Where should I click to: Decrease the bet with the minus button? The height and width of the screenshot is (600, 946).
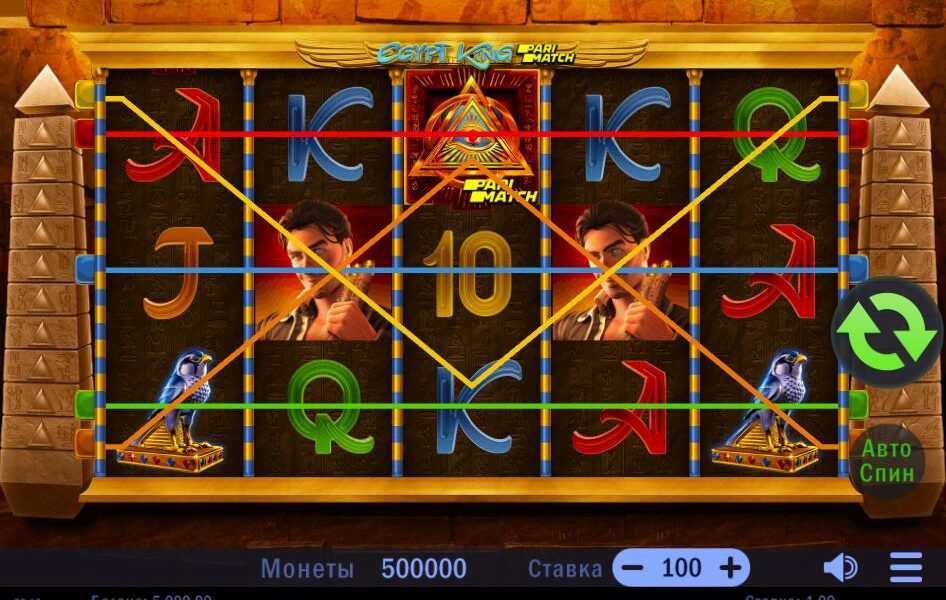pos(632,568)
